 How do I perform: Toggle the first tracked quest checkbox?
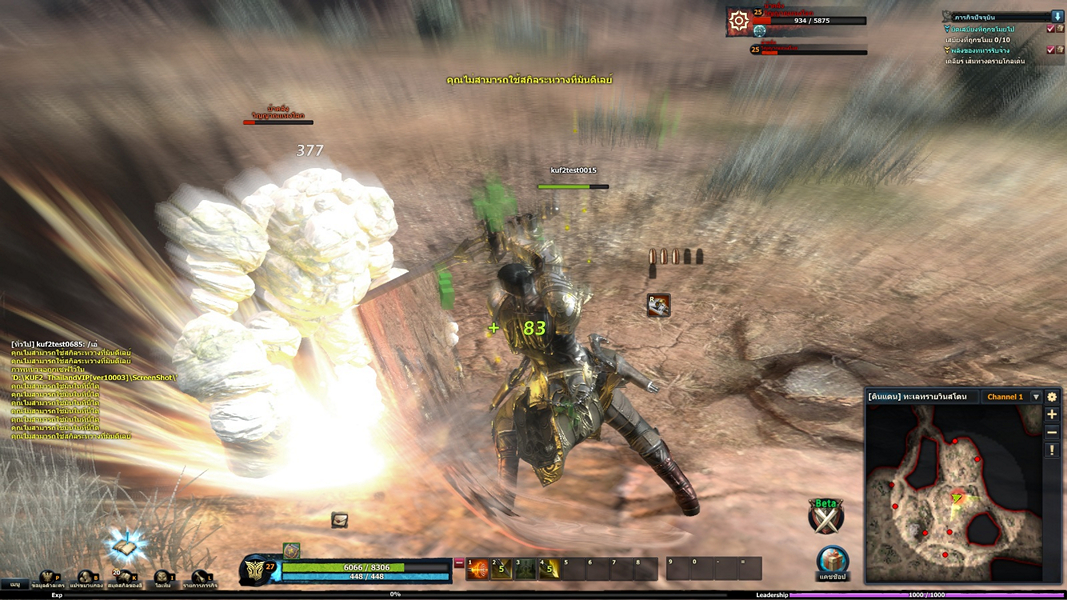pyautogui.click(x=1050, y=30)
